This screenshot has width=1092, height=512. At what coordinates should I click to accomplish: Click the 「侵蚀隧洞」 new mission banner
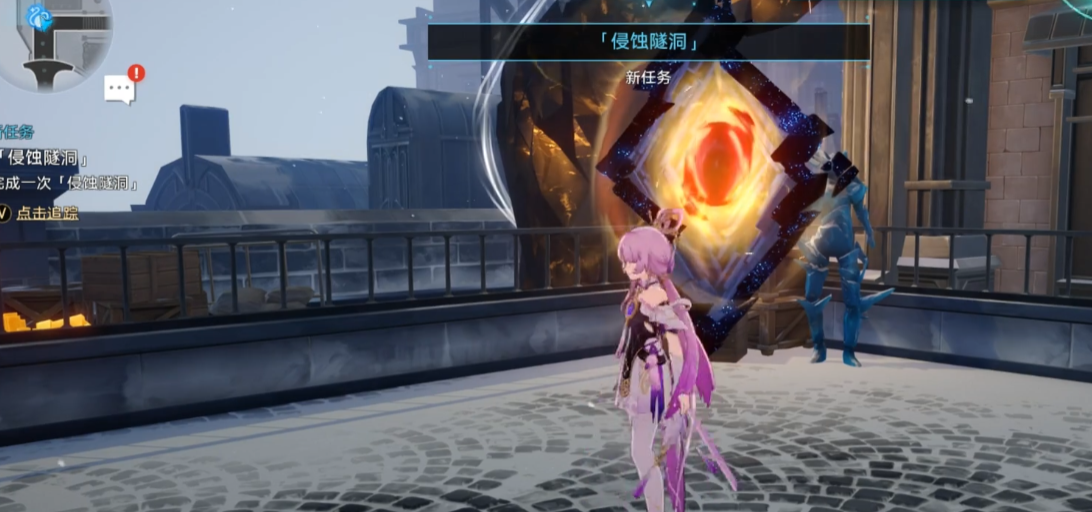pos(647,43)
